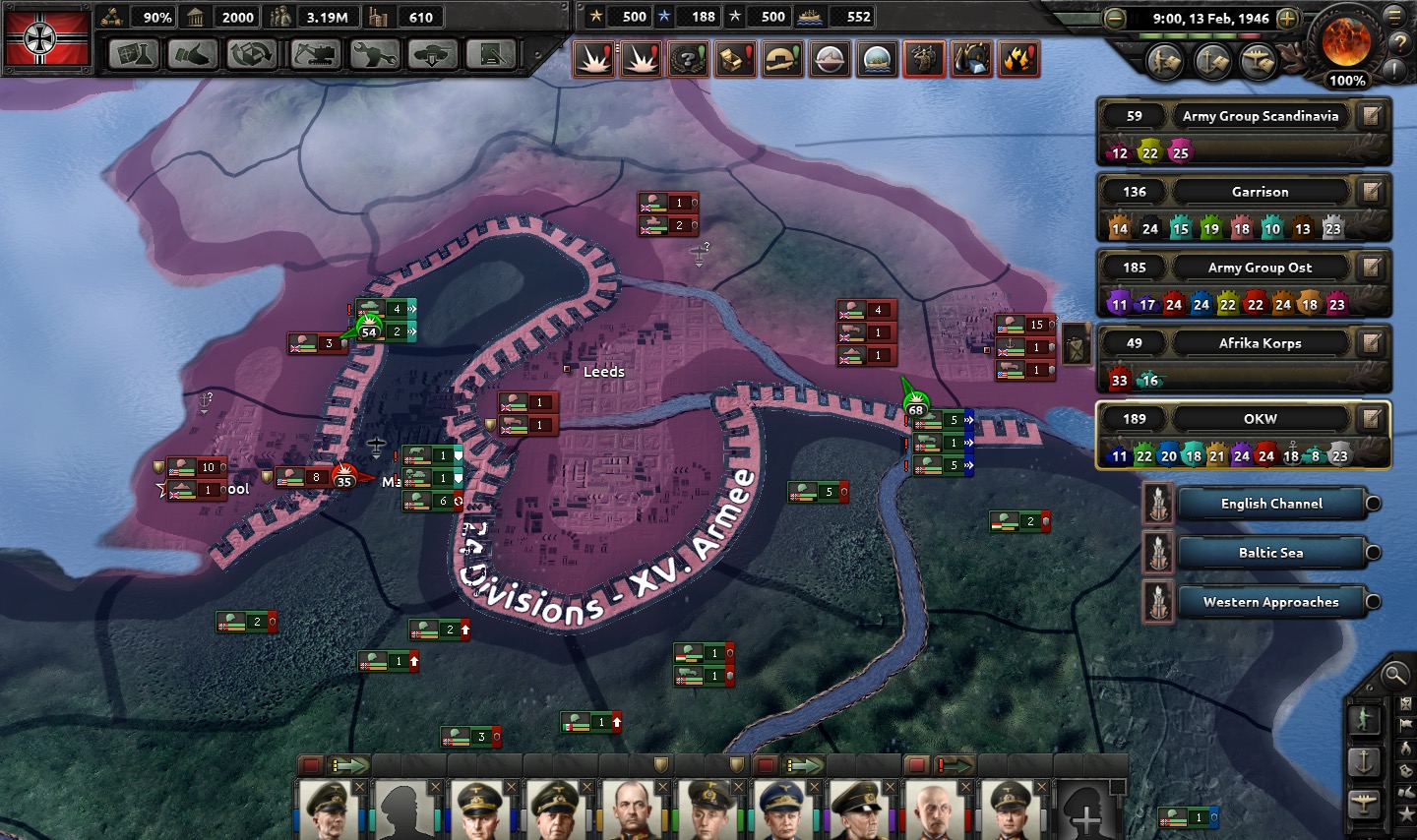Open the English Channel naval theater

pos(1271,504)
